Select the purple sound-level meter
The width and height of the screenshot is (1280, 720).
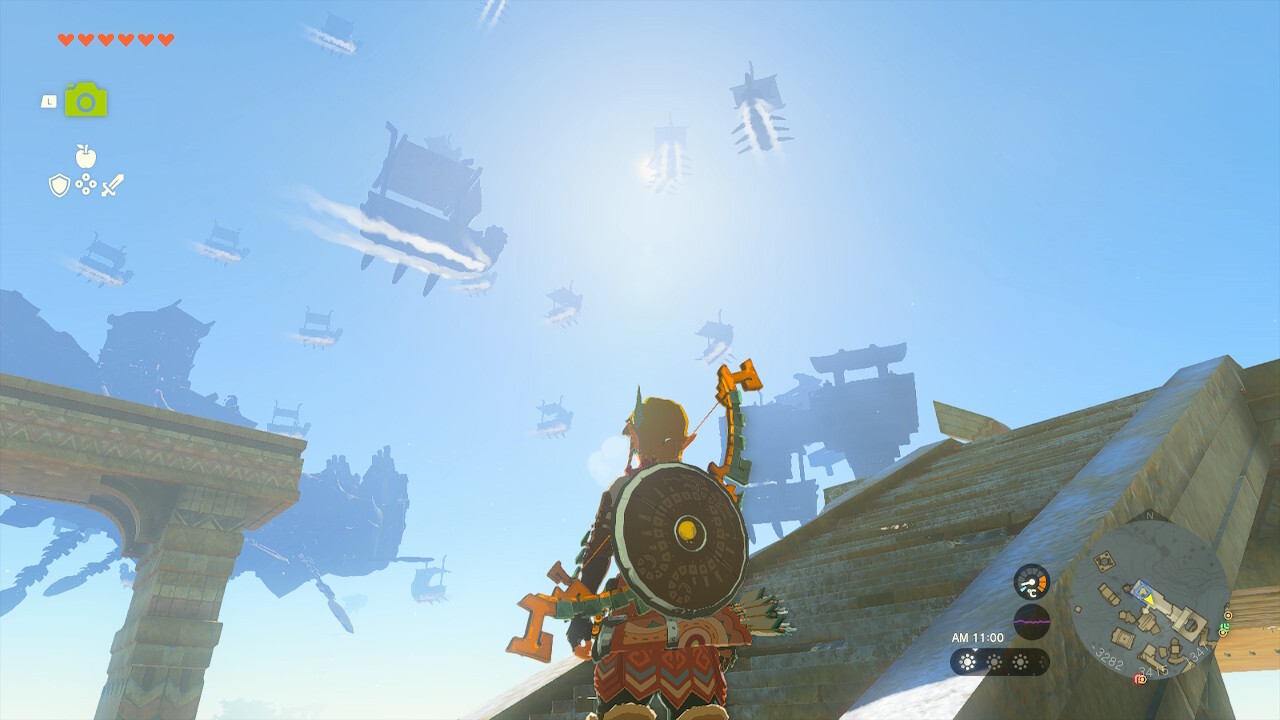coord(1031,621)
